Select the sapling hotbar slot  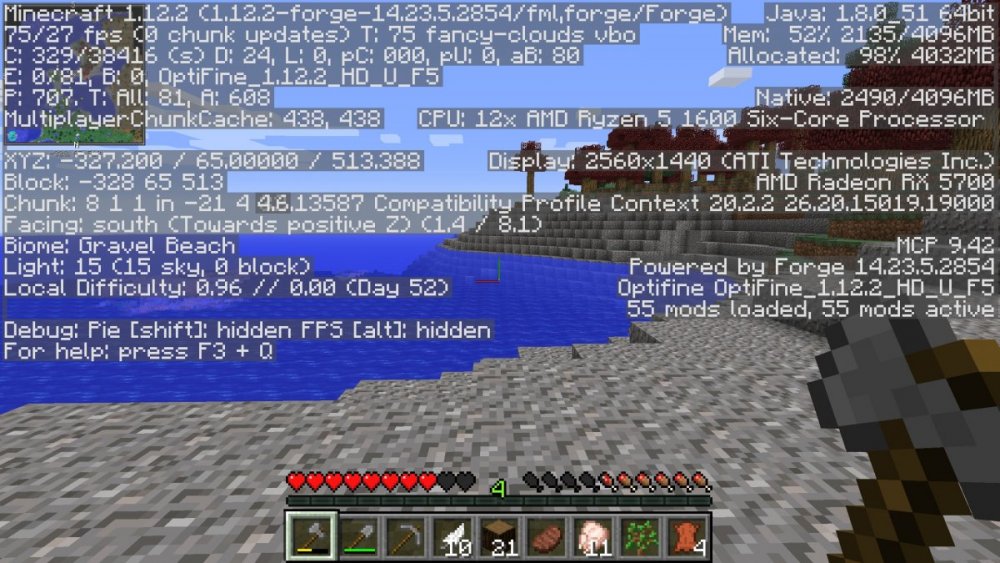tap(639, 537)
